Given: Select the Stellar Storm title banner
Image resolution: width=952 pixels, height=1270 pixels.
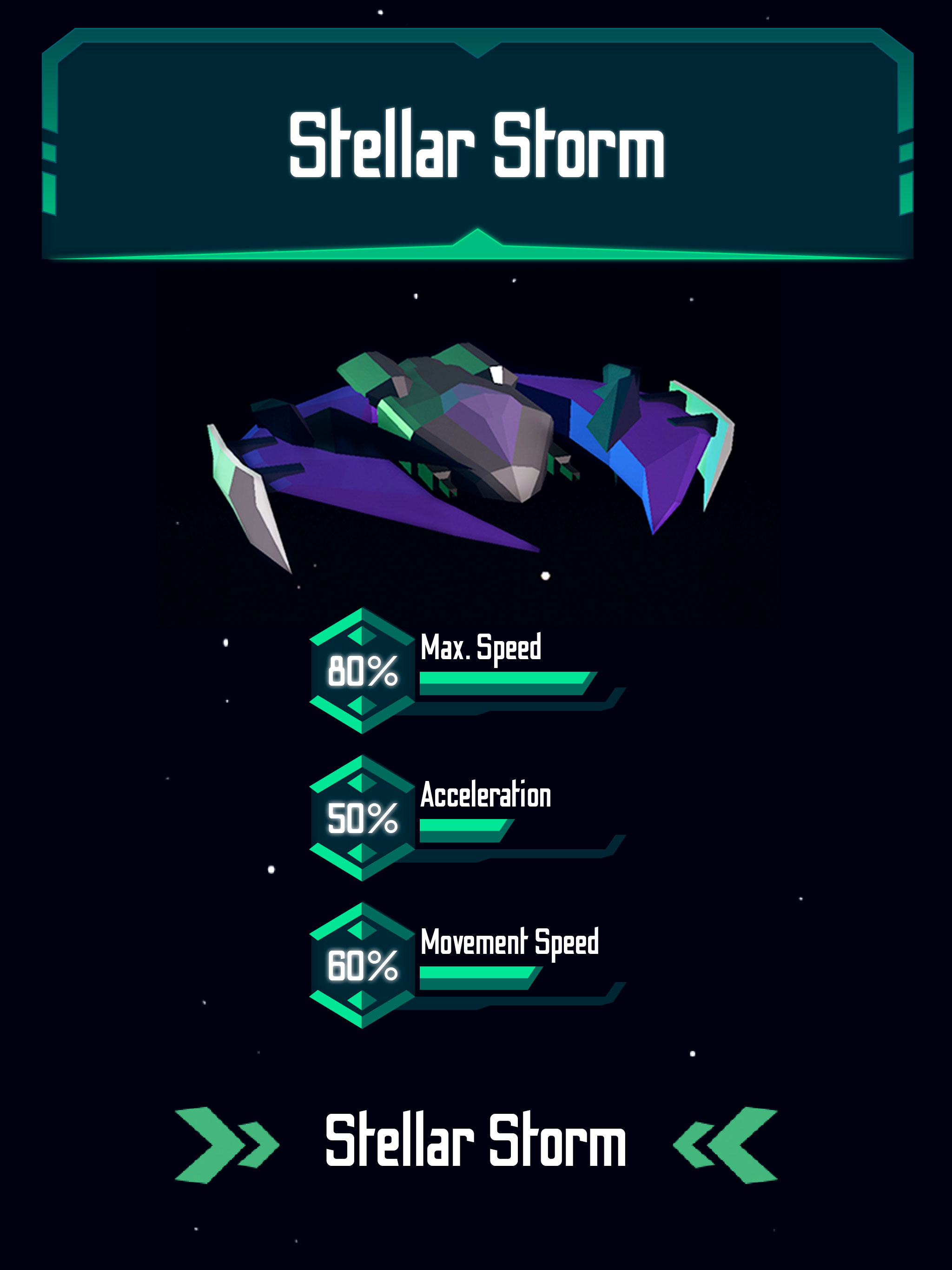Looking at the screenshot, I should pos(476,144).
